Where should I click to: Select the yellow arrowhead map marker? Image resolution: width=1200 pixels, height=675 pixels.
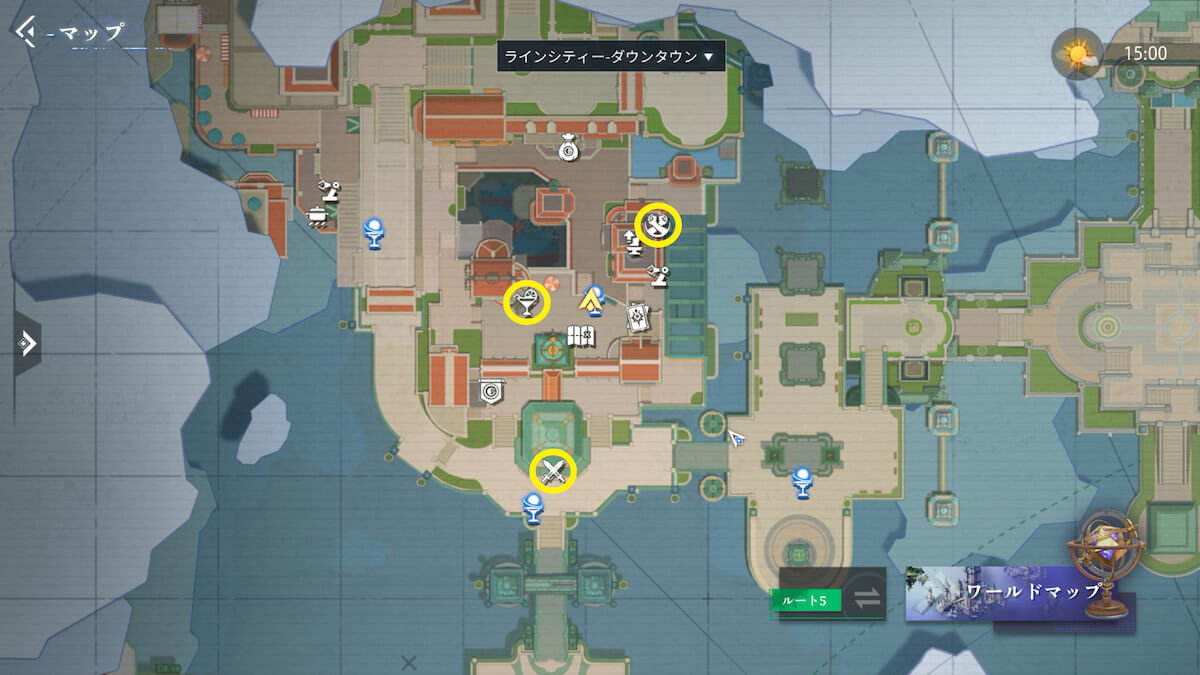pyautogui.click(x=592, y=298)
